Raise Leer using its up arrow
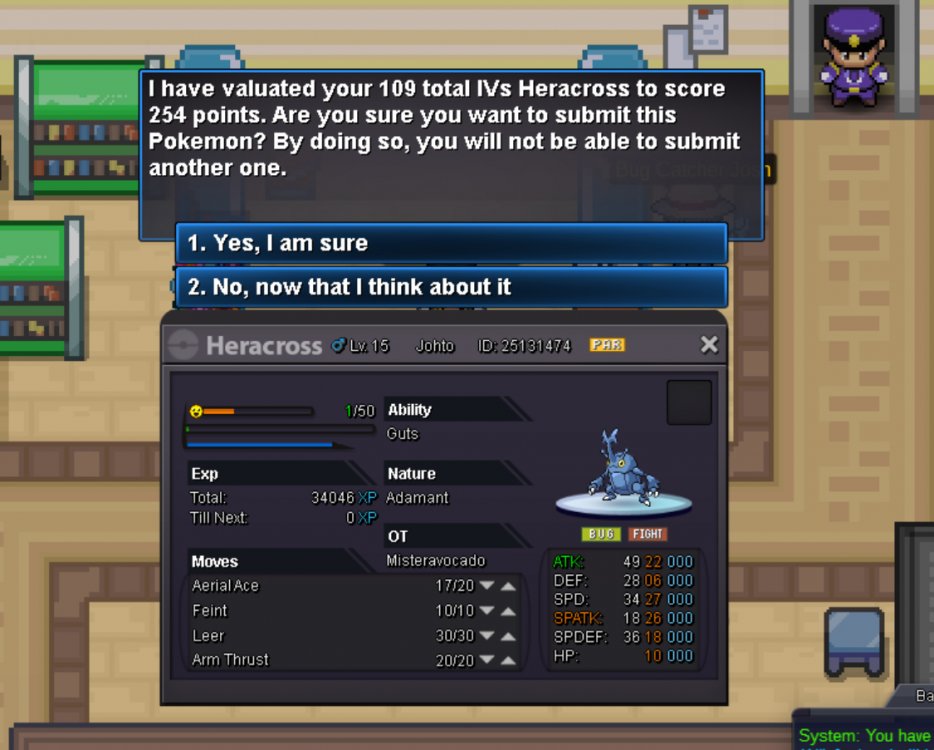 [x=508, y=636]
